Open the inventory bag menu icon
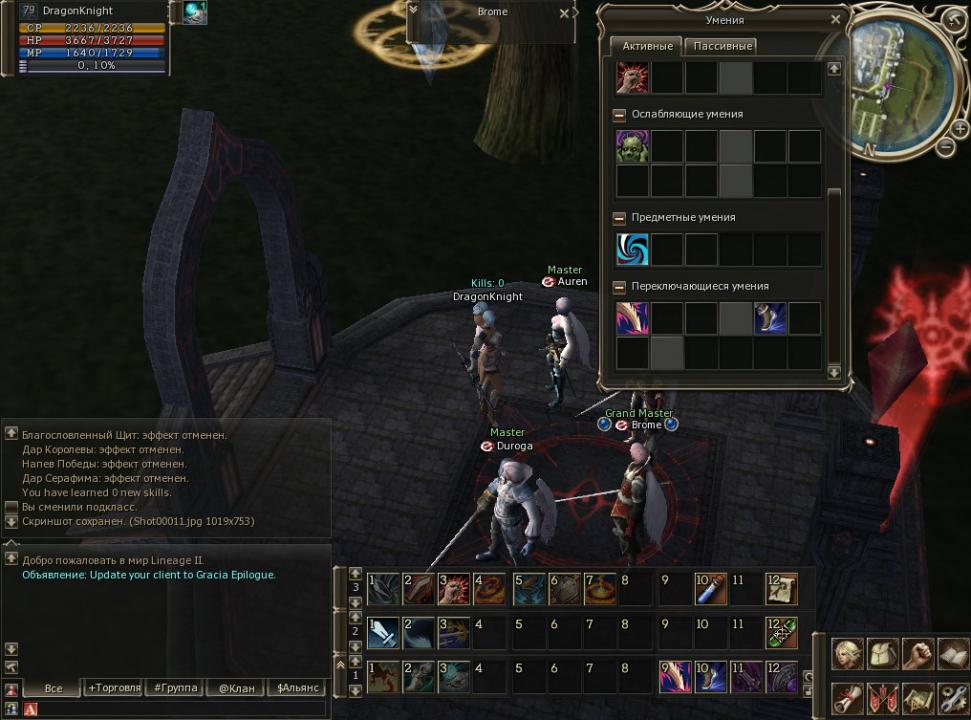 pos(882,654)
